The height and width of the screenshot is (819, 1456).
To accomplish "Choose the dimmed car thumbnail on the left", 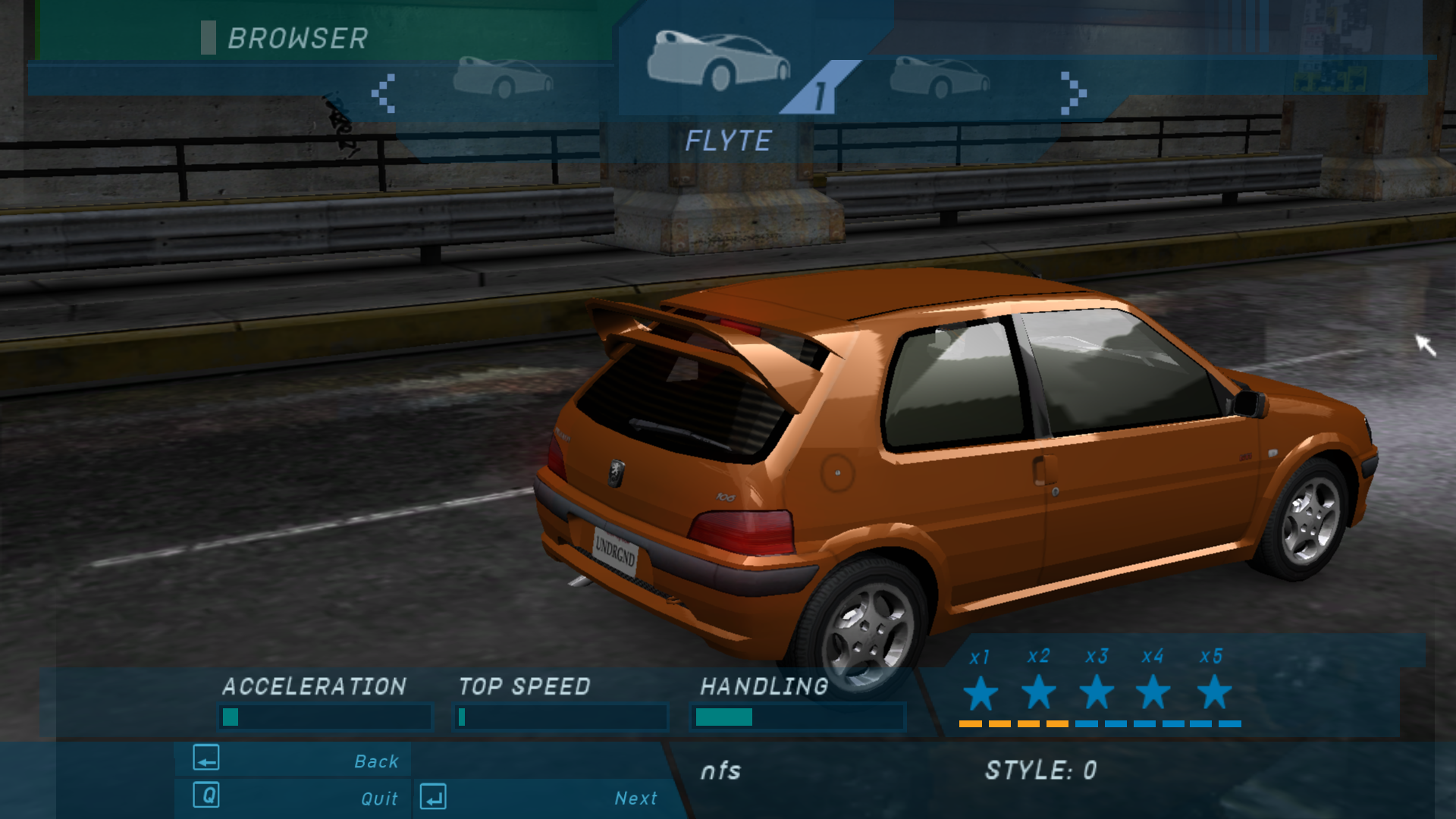I will point(503,77).
